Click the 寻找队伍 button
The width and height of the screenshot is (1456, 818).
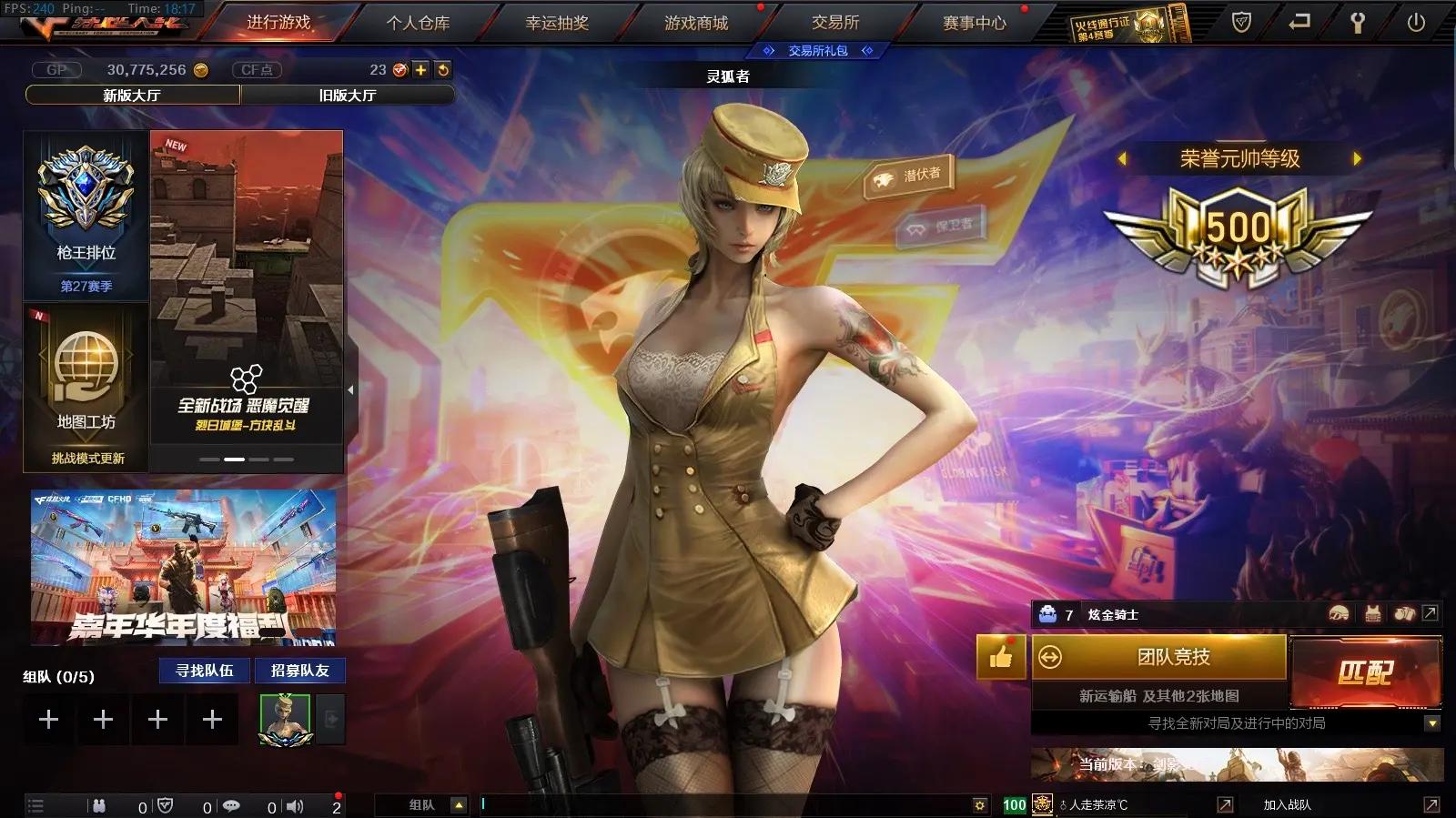[203, 671]
